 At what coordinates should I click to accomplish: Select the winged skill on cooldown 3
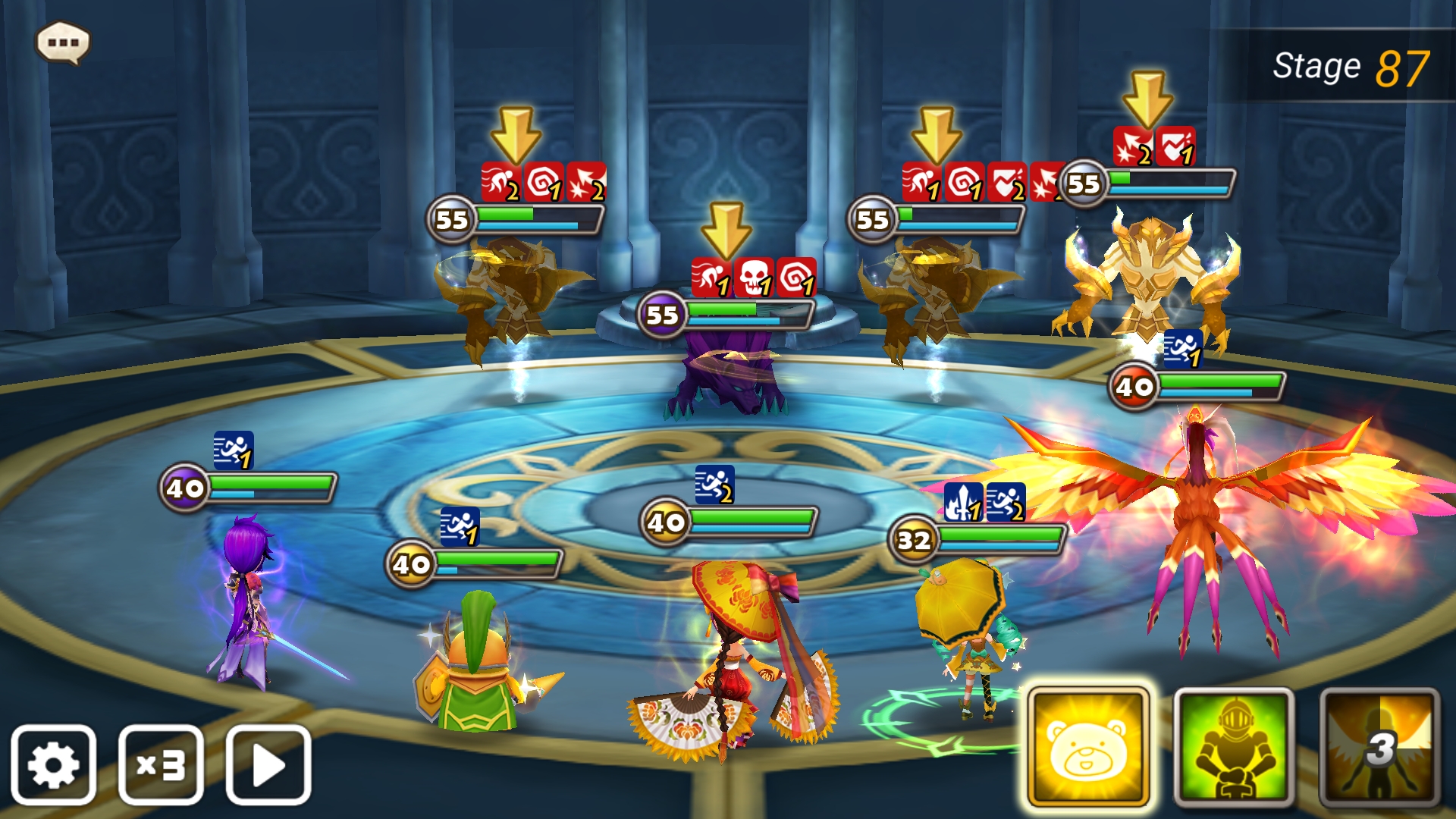click(1379, 747)
